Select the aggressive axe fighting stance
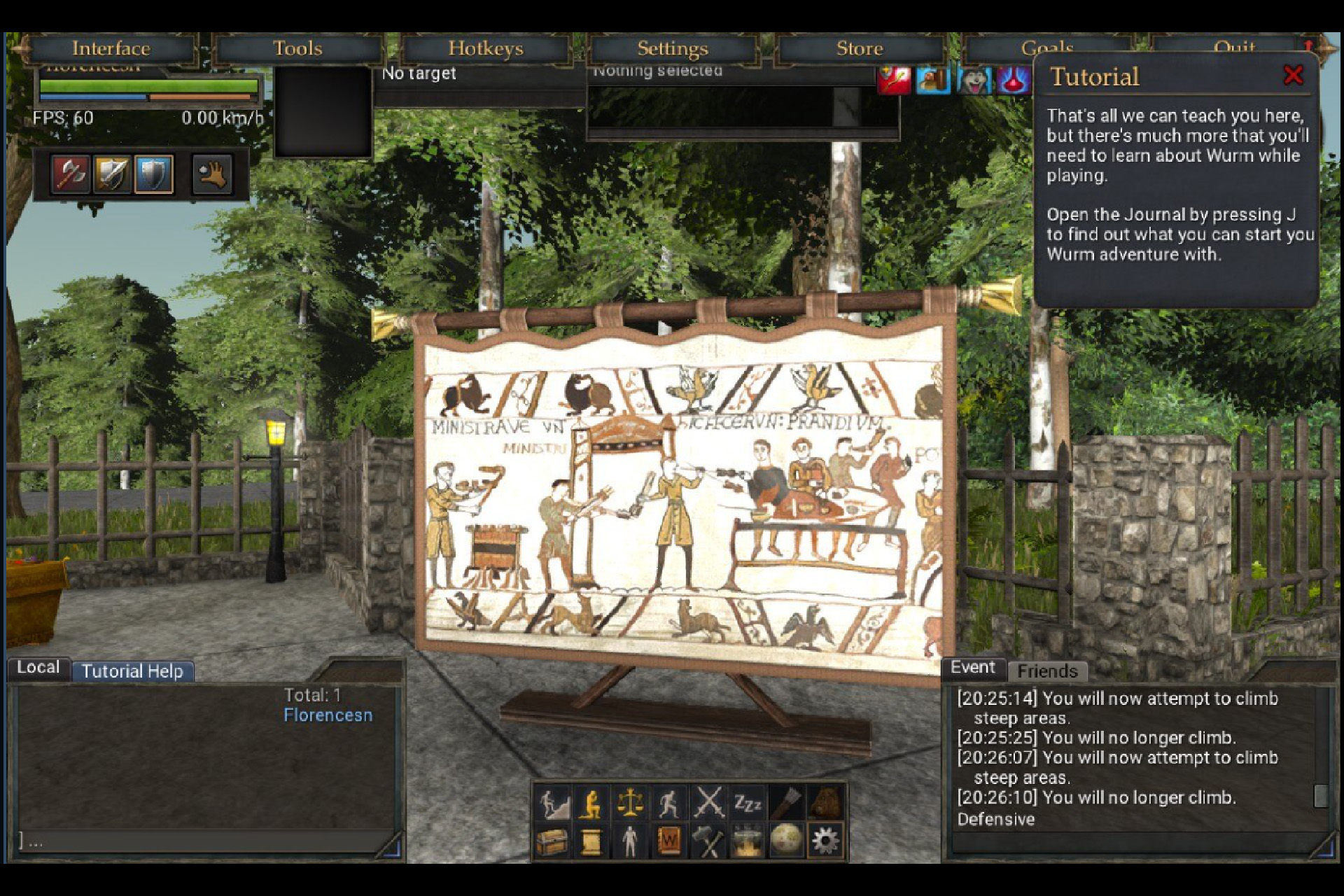The height and width of the screenshot is (896, 1344). (x=71, y=174)
